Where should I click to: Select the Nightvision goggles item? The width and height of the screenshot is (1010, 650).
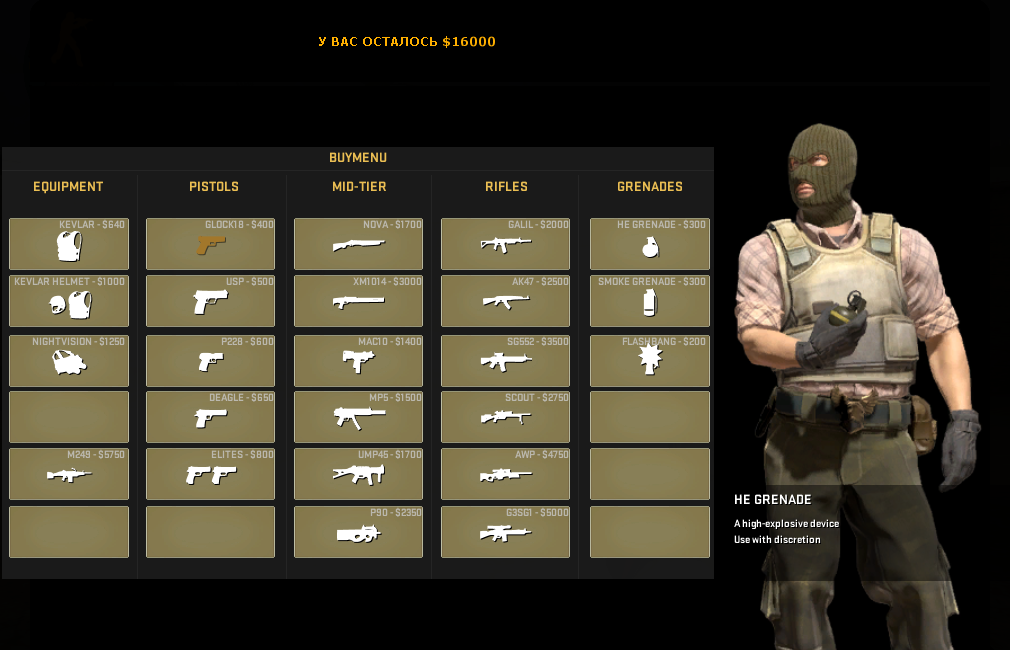click(x=69, y=361)
